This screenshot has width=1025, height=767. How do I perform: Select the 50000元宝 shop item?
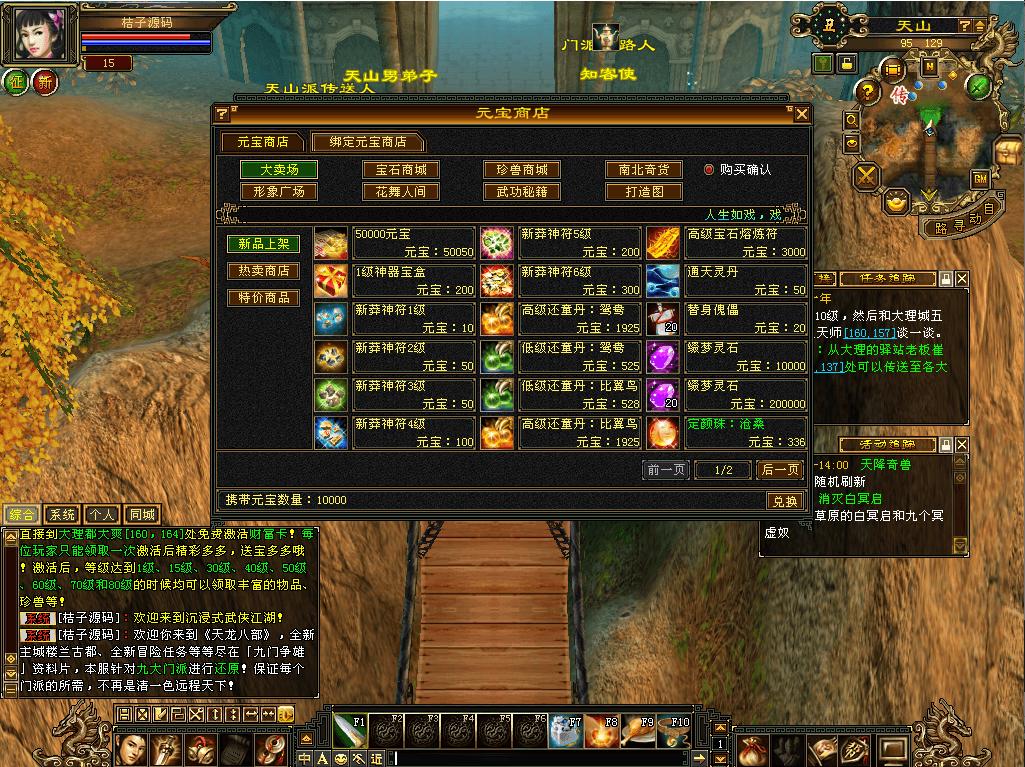pos(395,243)
